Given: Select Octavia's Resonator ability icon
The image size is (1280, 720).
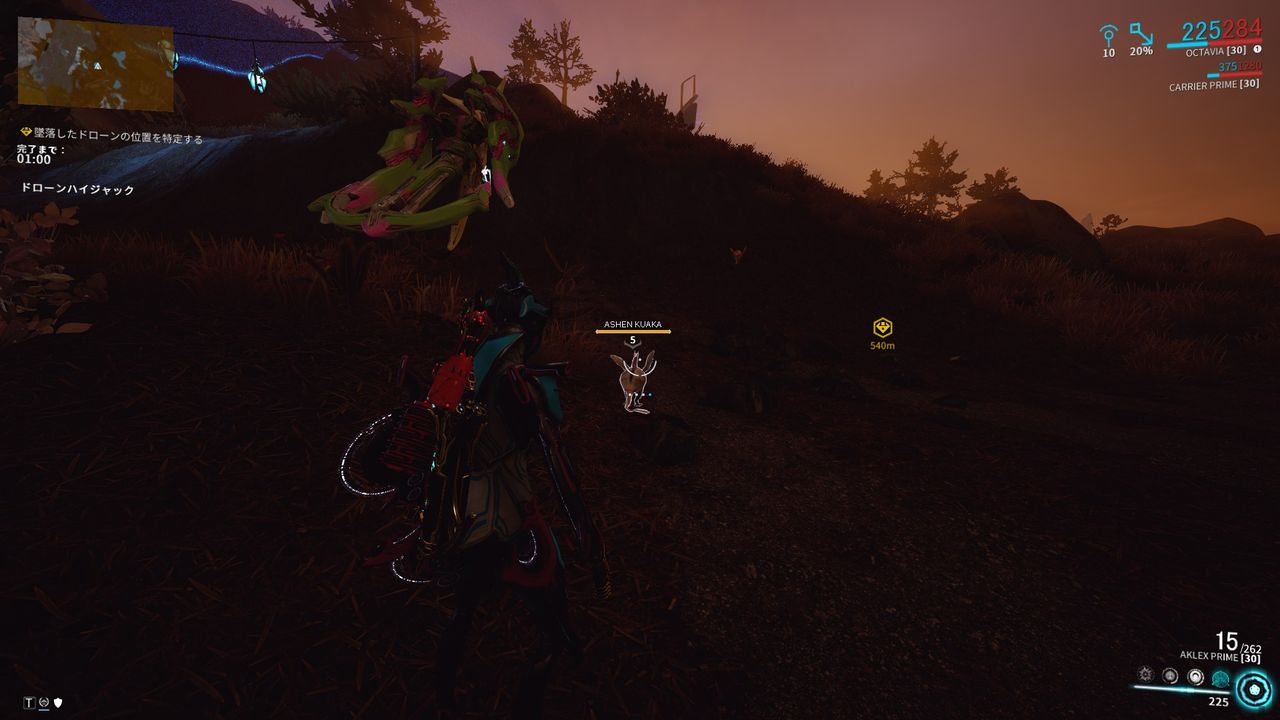Looking at the screenshot, I should (1170, 675).
